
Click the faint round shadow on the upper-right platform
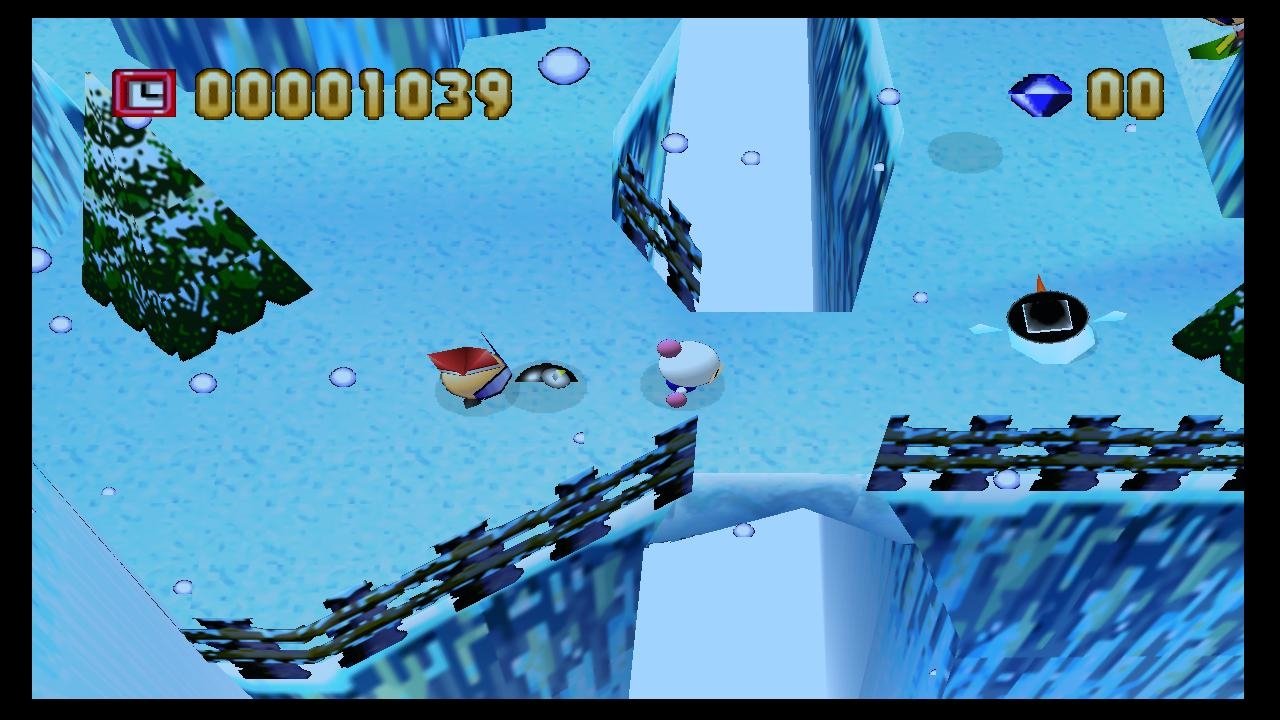[965, 151]
